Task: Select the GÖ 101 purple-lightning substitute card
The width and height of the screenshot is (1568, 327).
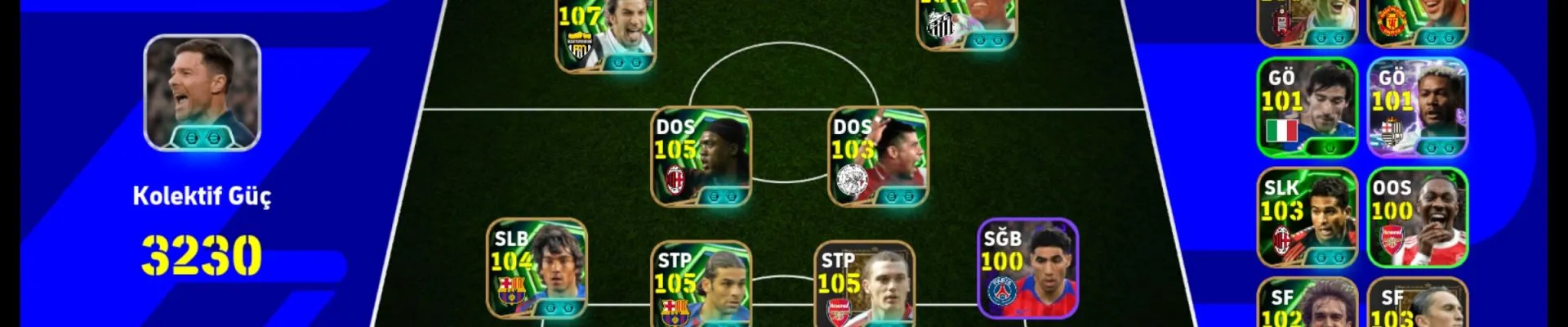Action: pyautogui.click(x=1417, y=107)
